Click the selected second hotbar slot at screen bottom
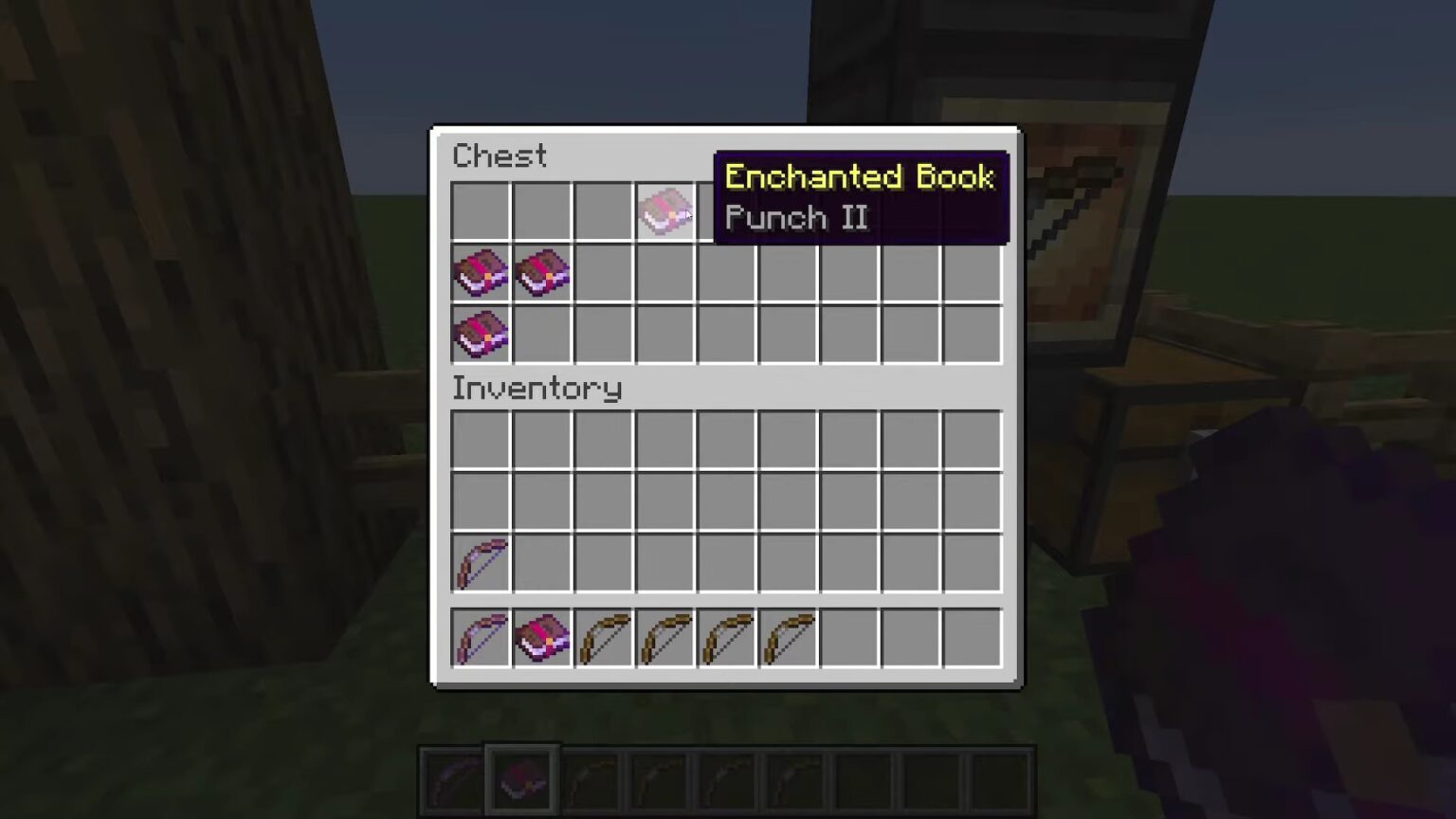1456x819 pixels. [x=519, y=777]
